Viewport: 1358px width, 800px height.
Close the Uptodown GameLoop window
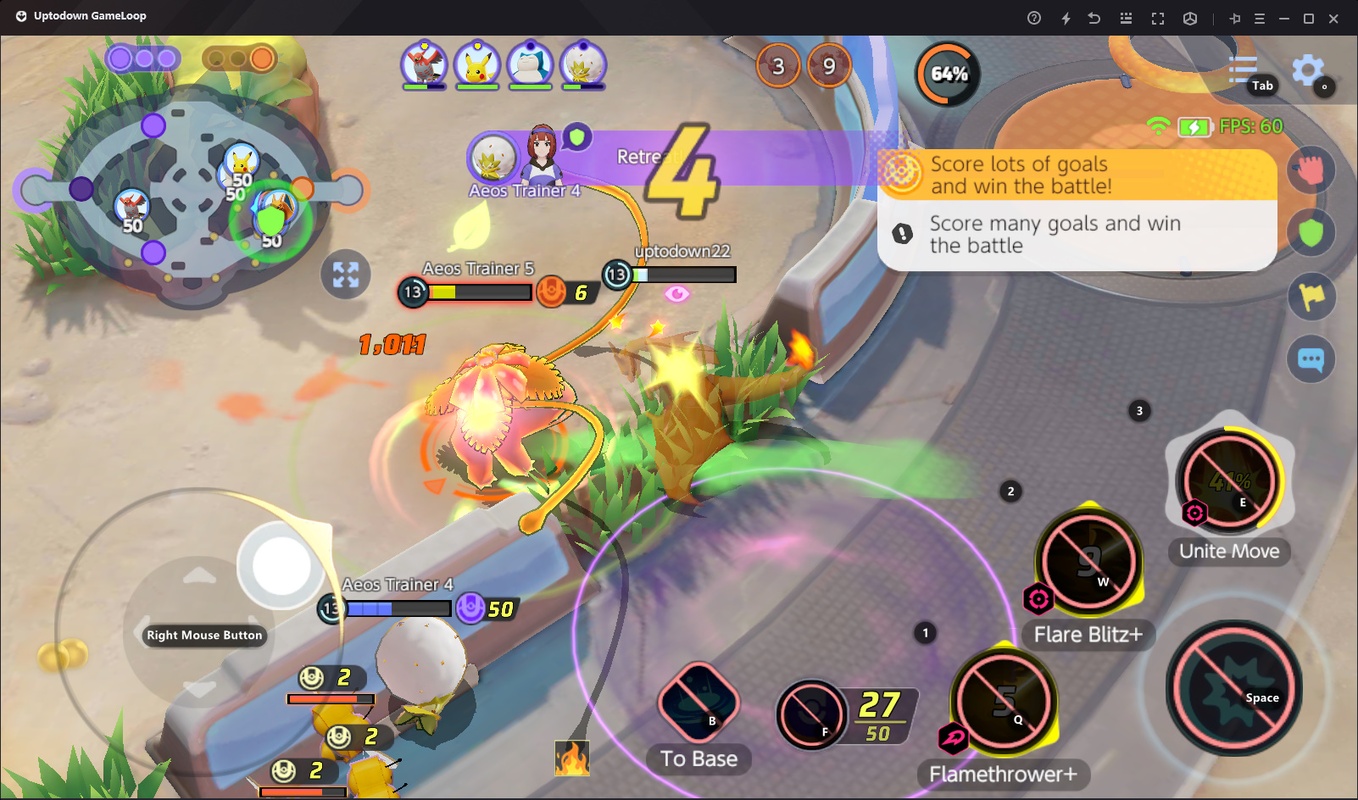1334,18
